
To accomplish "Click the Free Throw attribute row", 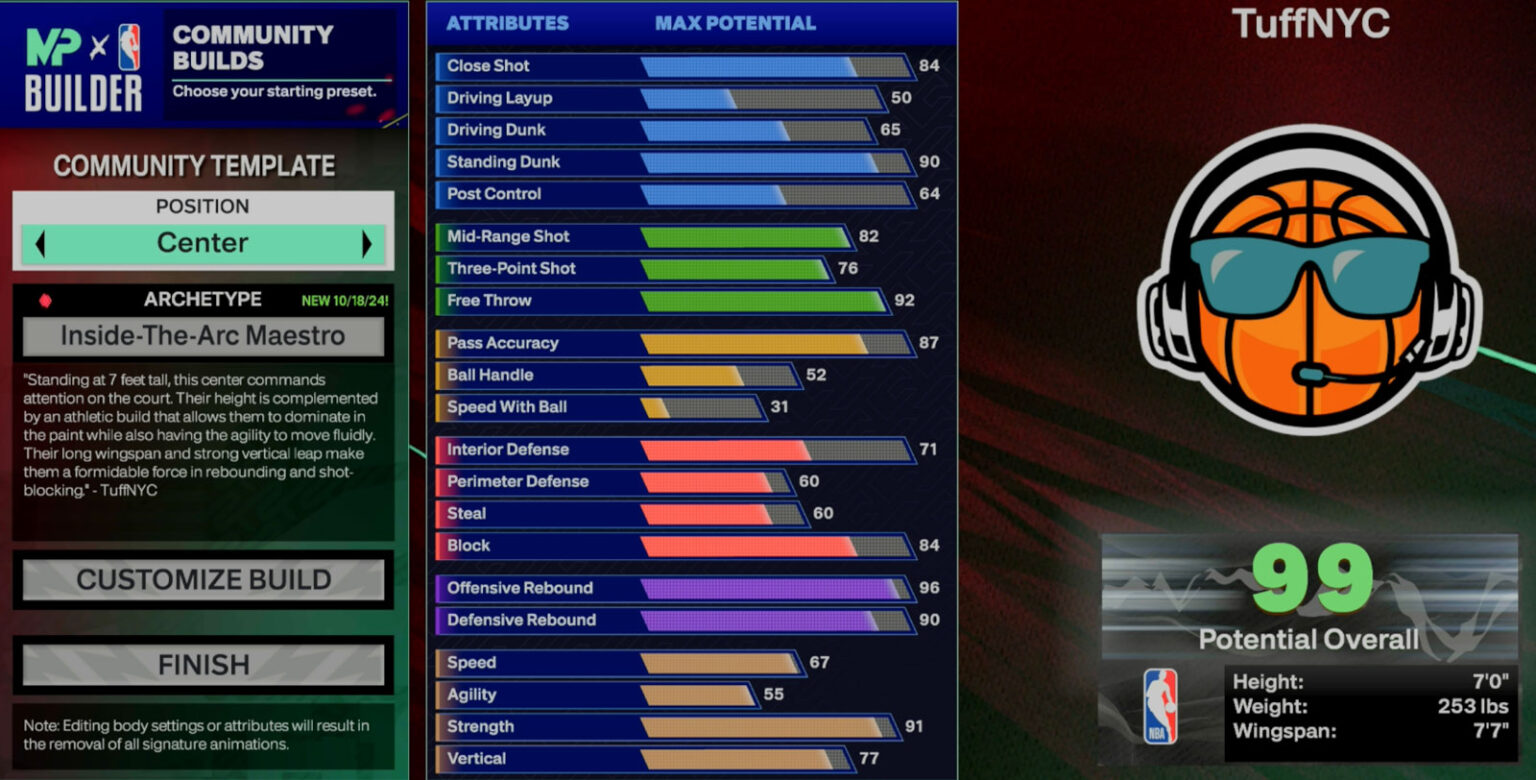I will click(662, 301).
